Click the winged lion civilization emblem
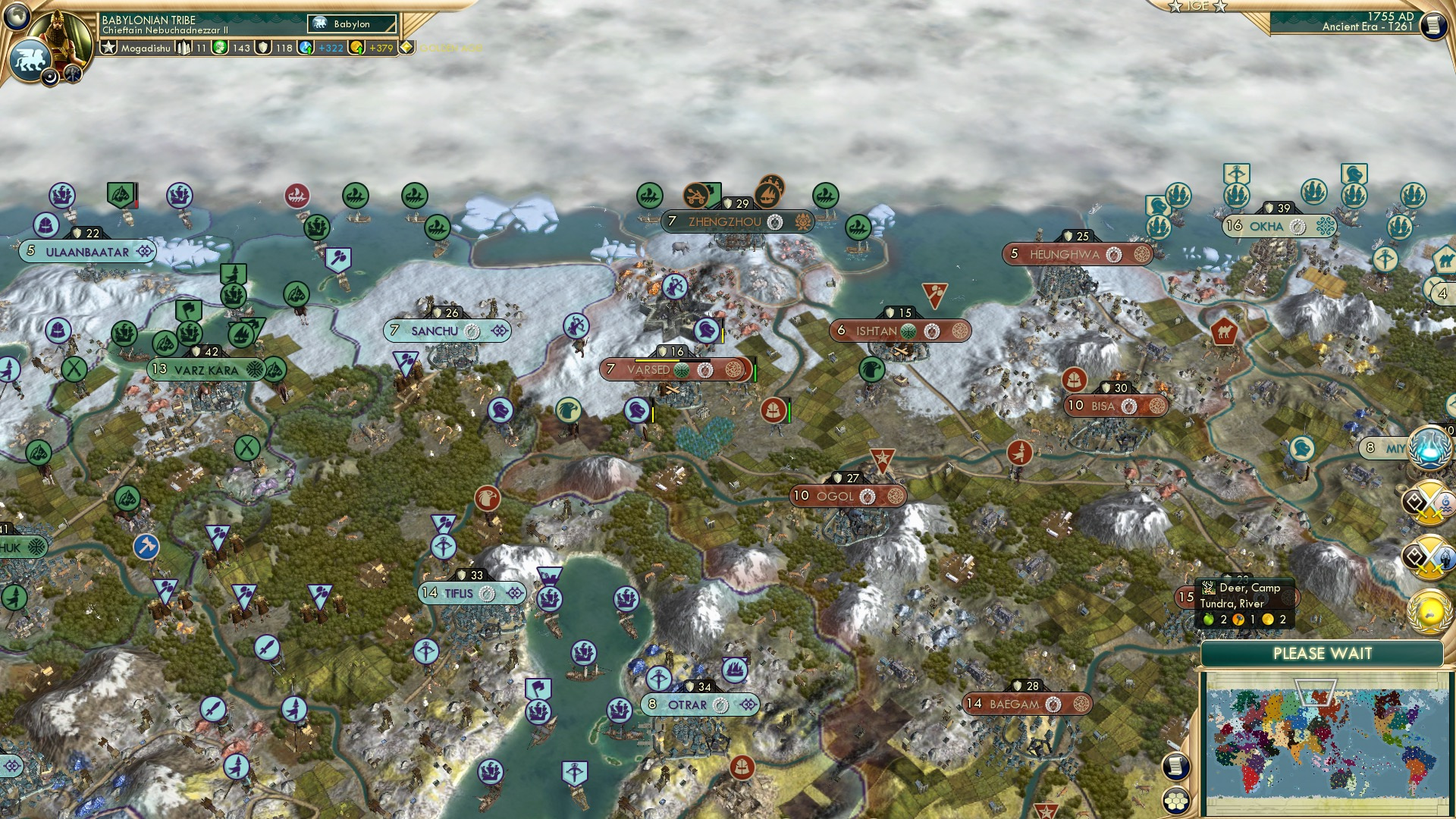 point(30,60)
